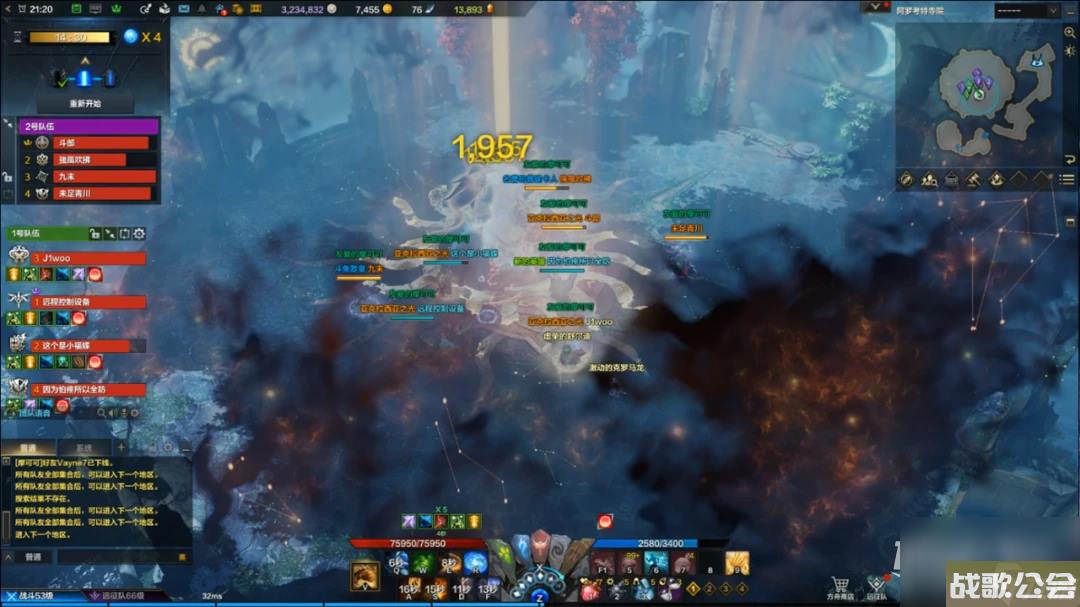Open the shopping cart shop icon

click(840, 586)
